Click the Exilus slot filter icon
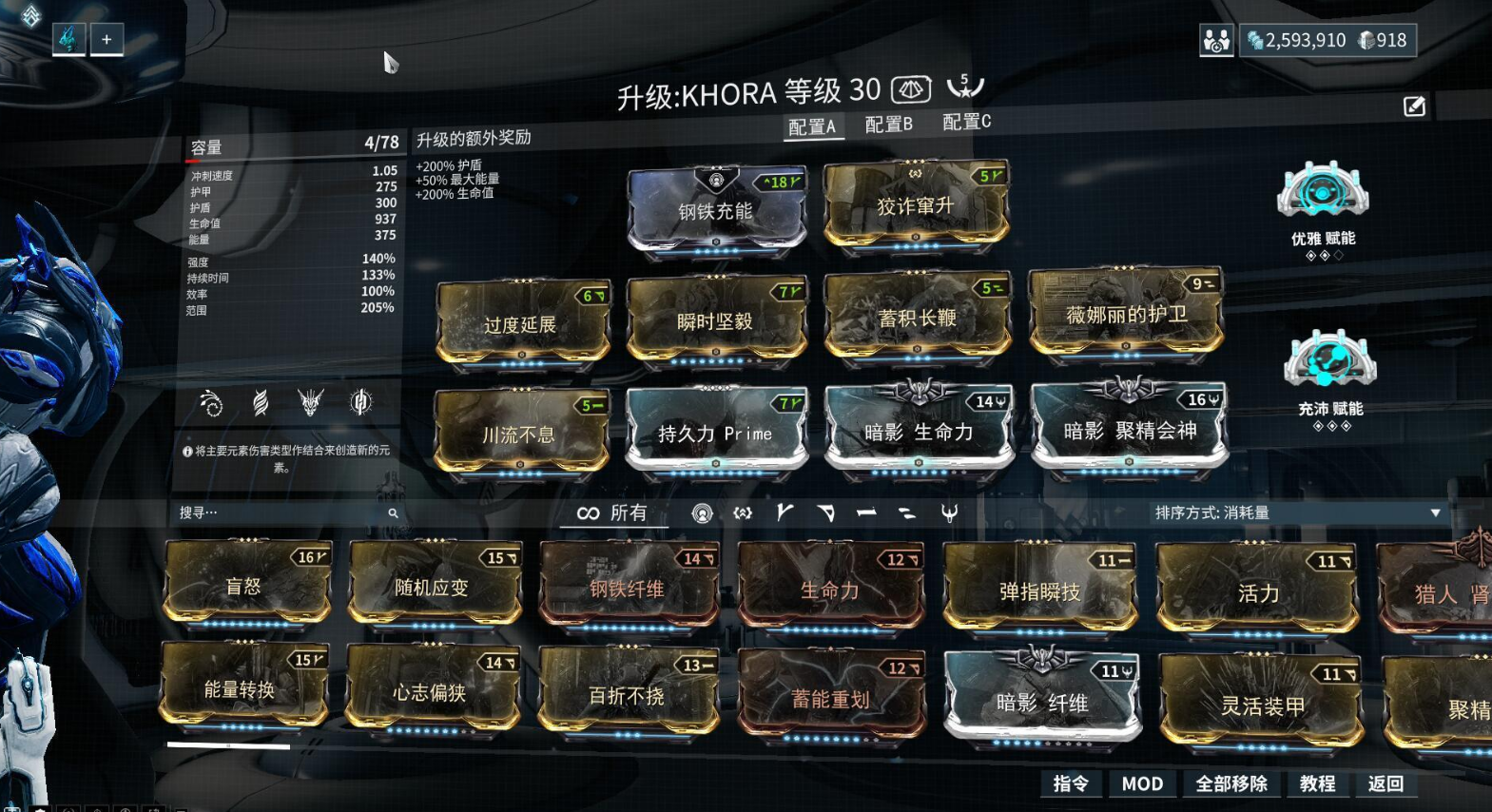The height and width of the screenshot is (812, 1492). pyautogui.click(x=742, y=513)
